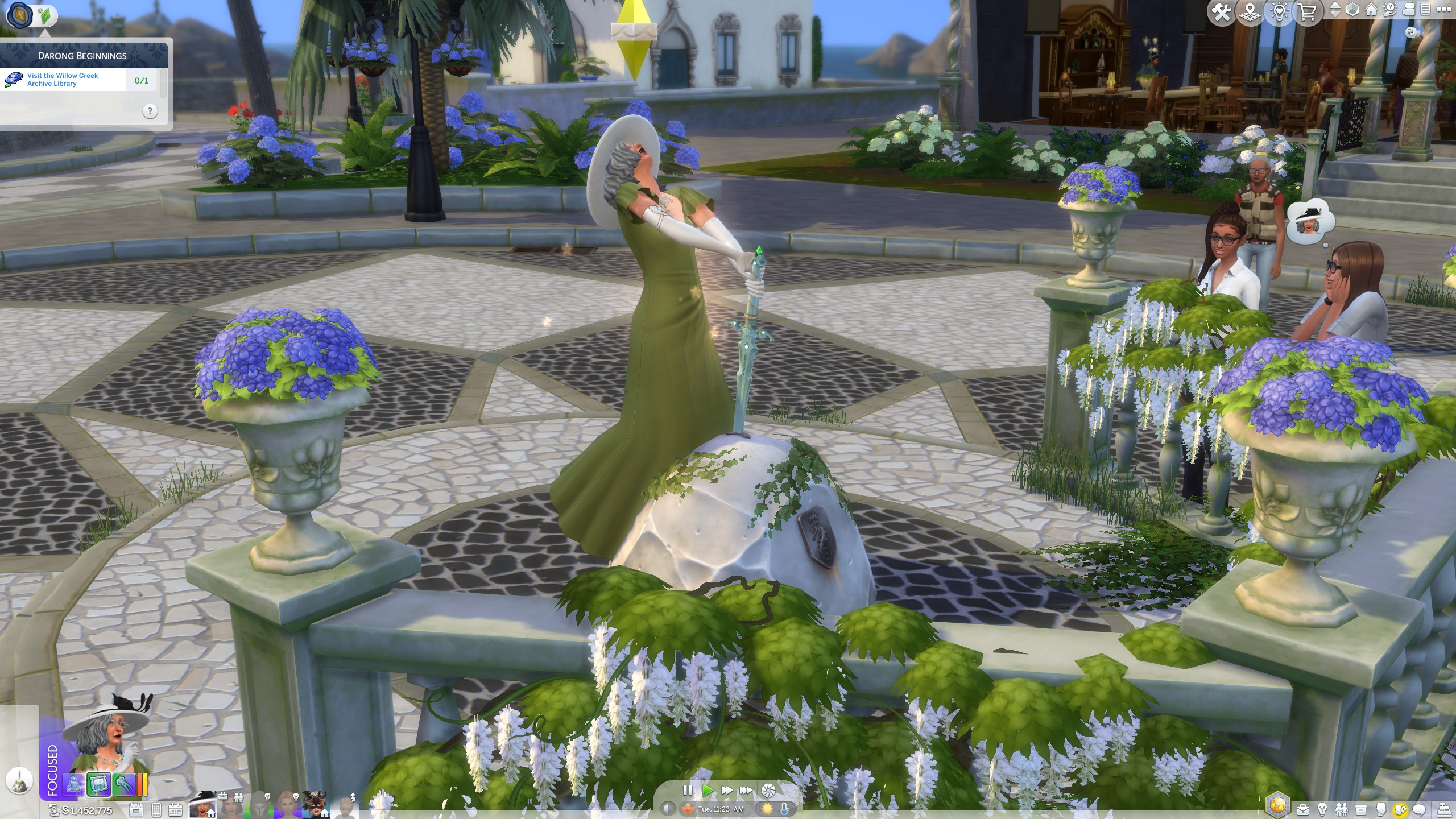Screen dimensions: 1456x819
Task: Open the world map travel button
Action: pyautogui.click(x=1250, y=13)
